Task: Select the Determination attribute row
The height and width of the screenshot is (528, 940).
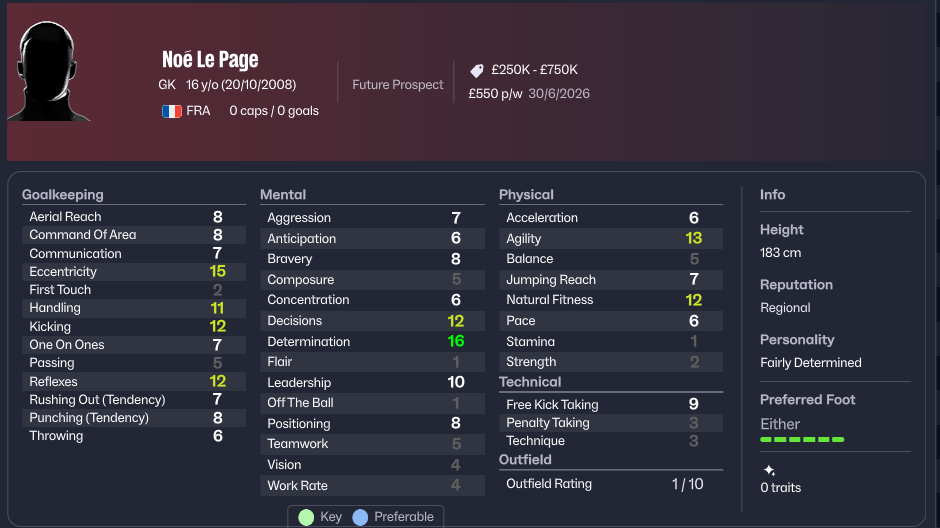Action: coord(364,341)
